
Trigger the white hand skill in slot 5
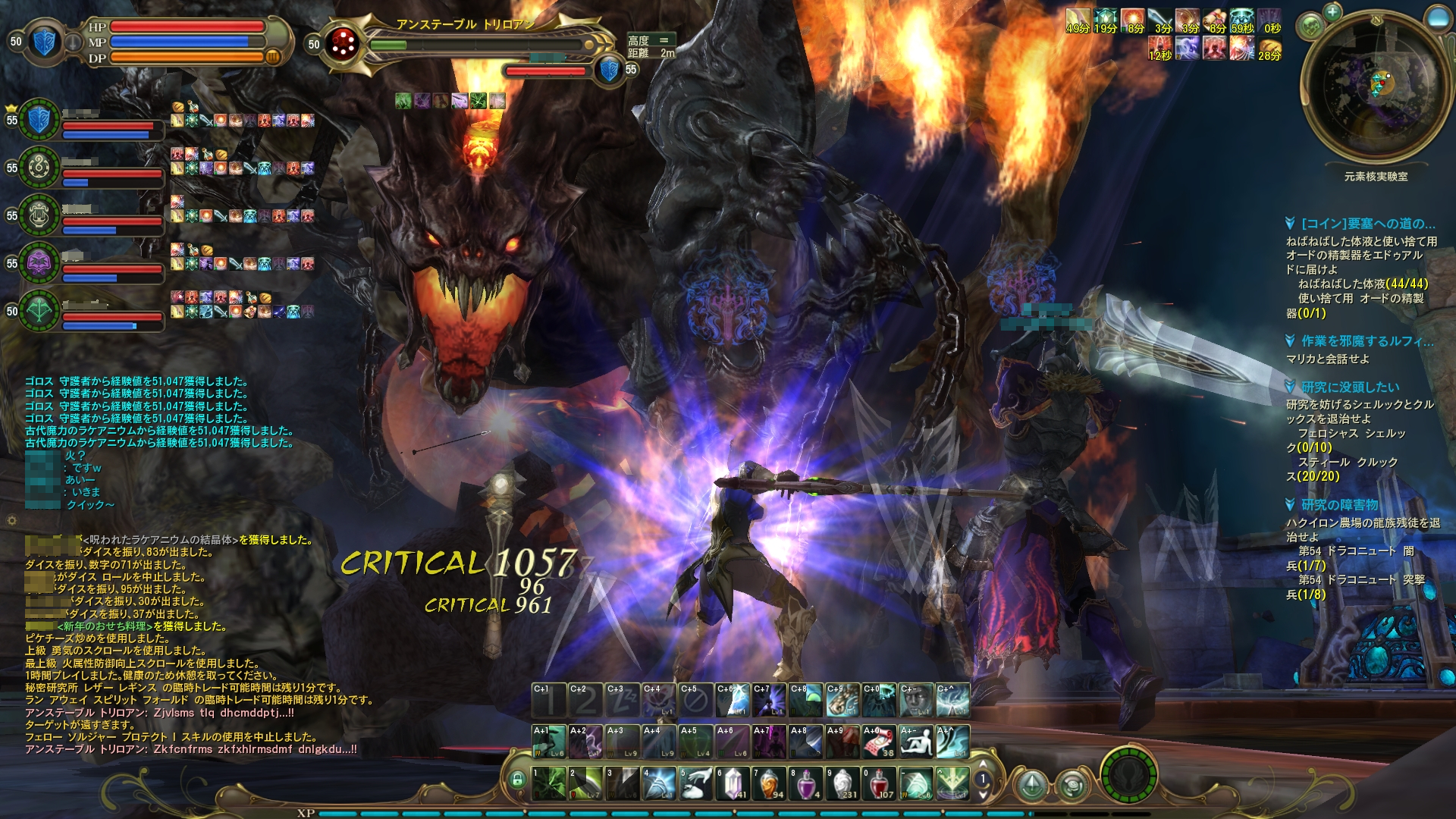(x=696, y=783)
